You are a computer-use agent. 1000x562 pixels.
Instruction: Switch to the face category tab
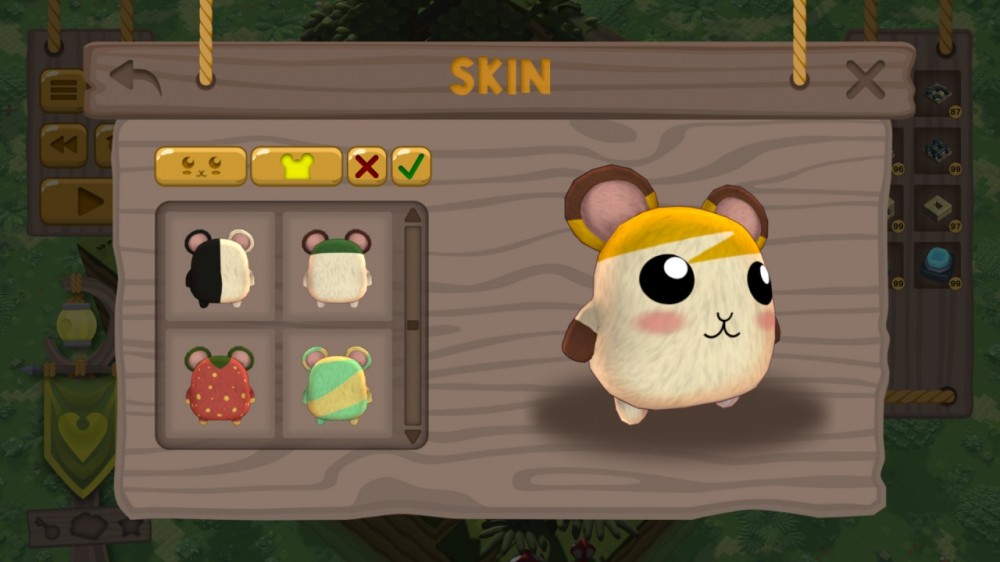point(200,167)
